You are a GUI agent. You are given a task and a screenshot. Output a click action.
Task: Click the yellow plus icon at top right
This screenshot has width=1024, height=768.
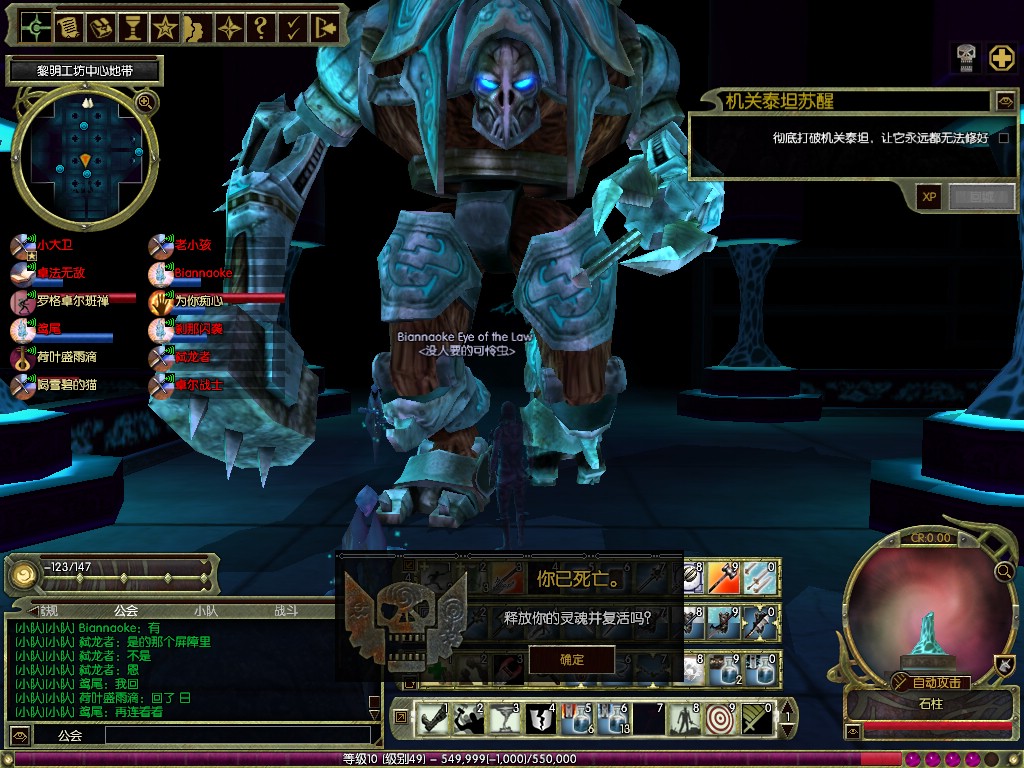pos(1002,57)
